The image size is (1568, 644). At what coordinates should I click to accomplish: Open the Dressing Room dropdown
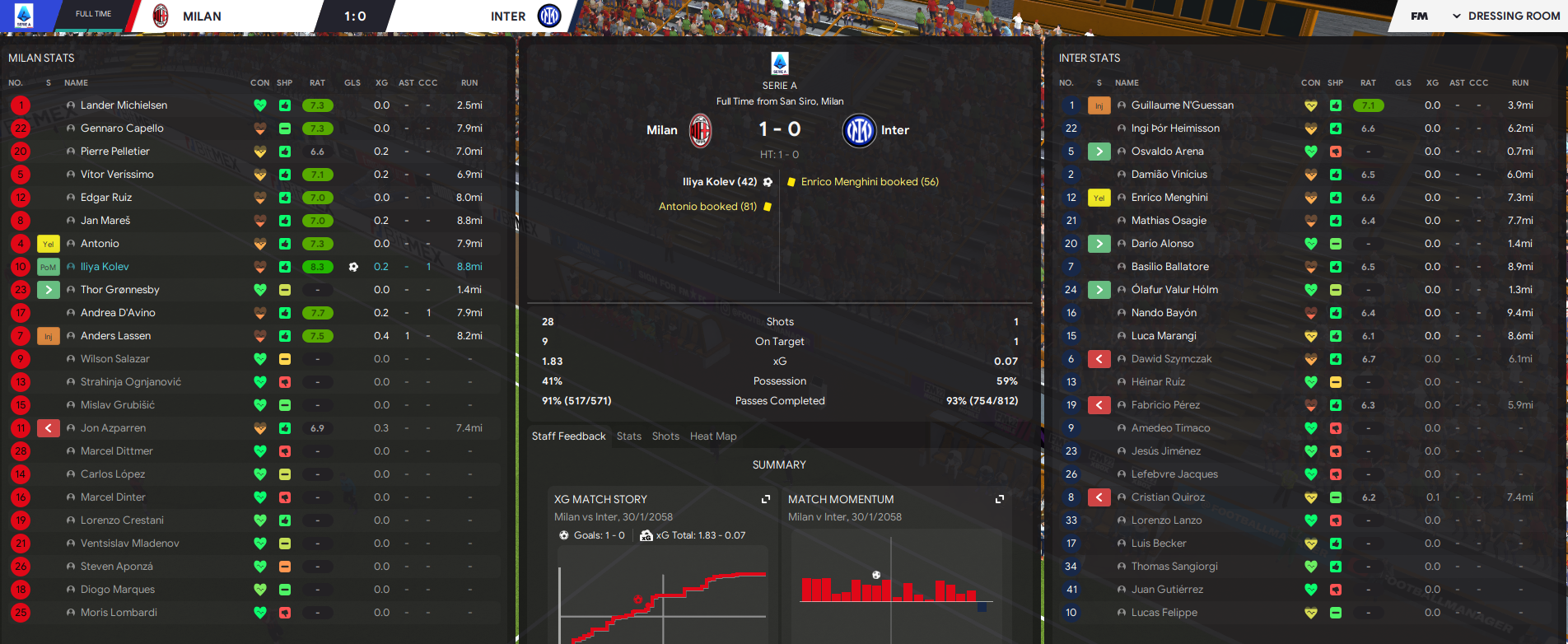coord(1505,16)
